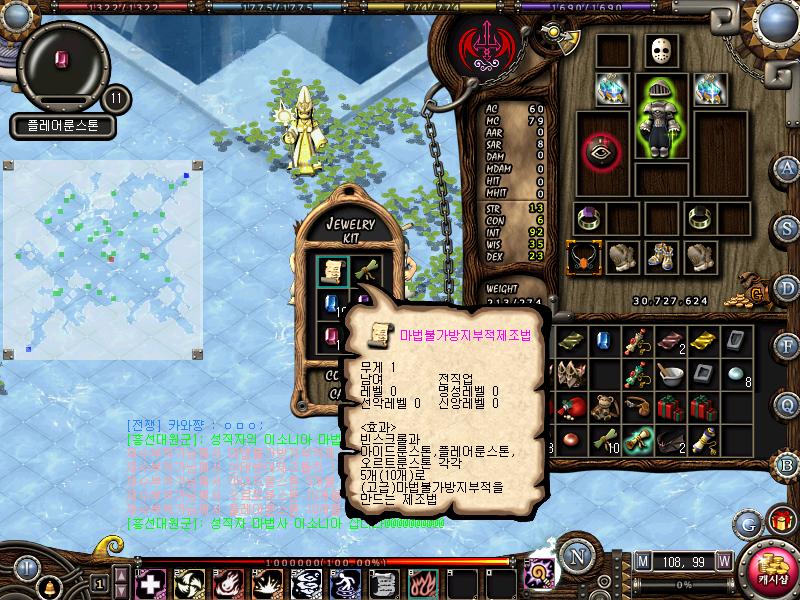Click the round A button on sidebar

[788, 167]
